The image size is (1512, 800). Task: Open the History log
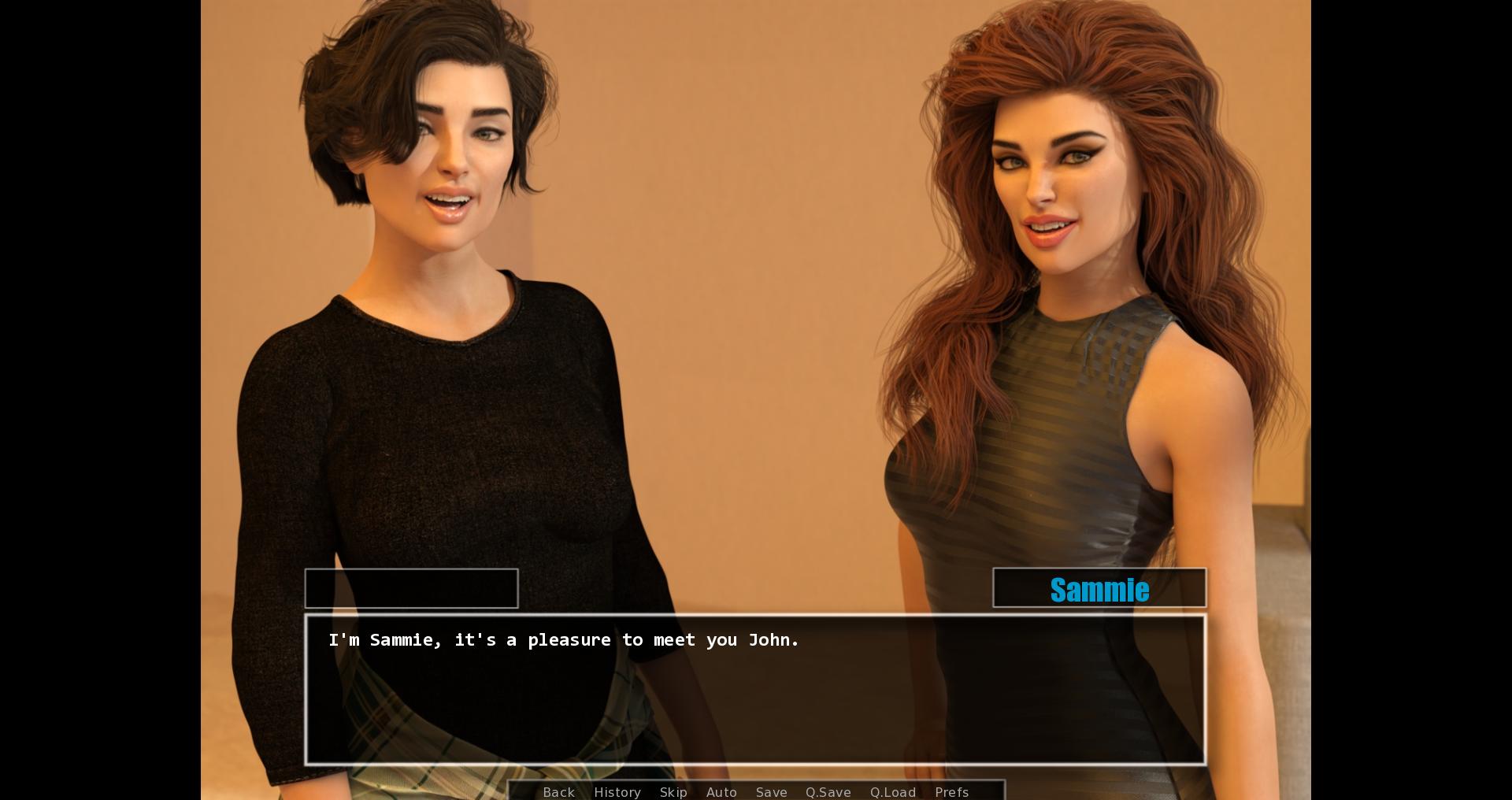coord(617,792)
